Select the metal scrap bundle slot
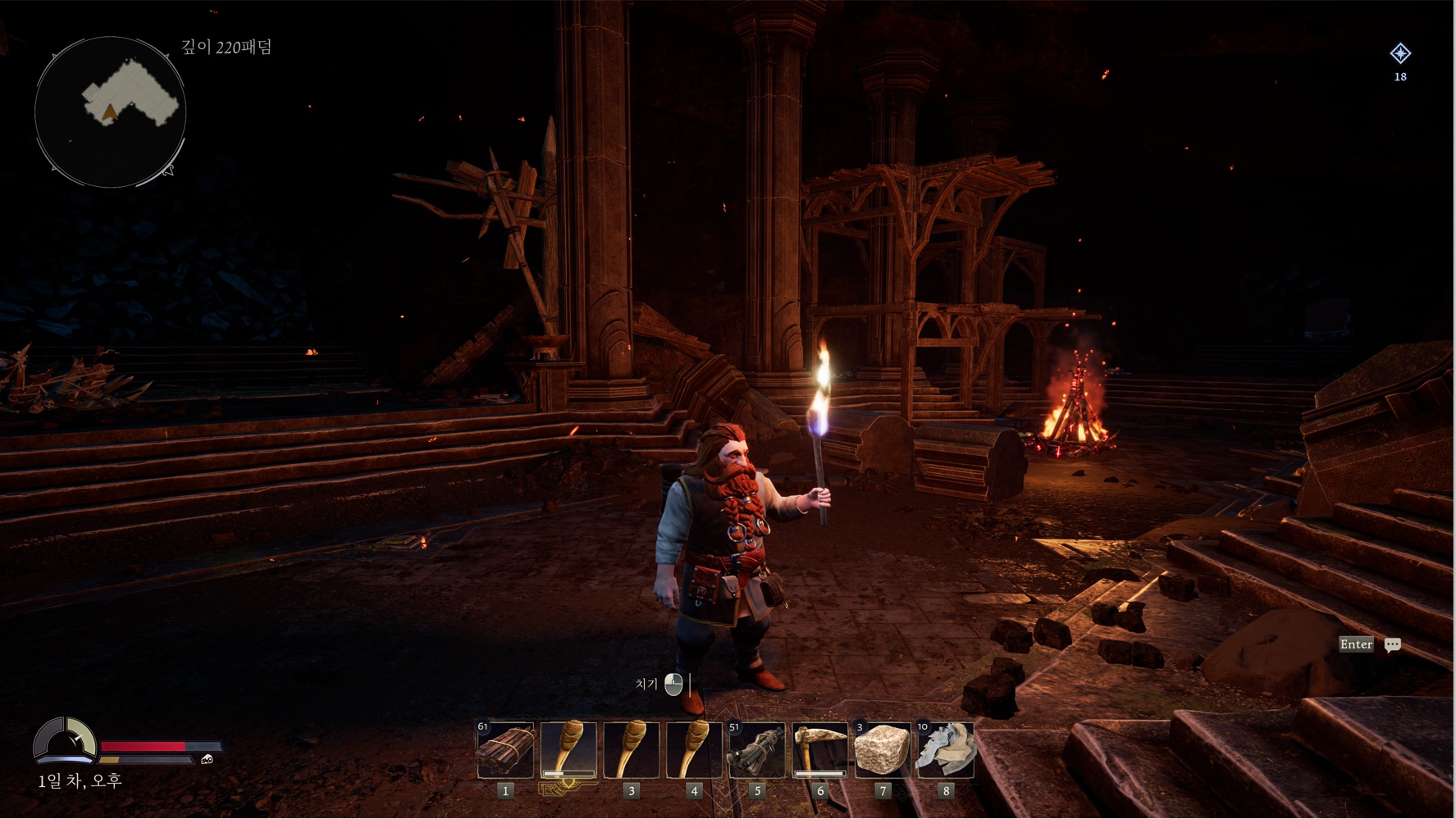Screen dimensions: 1456x819 coord(756,749)
